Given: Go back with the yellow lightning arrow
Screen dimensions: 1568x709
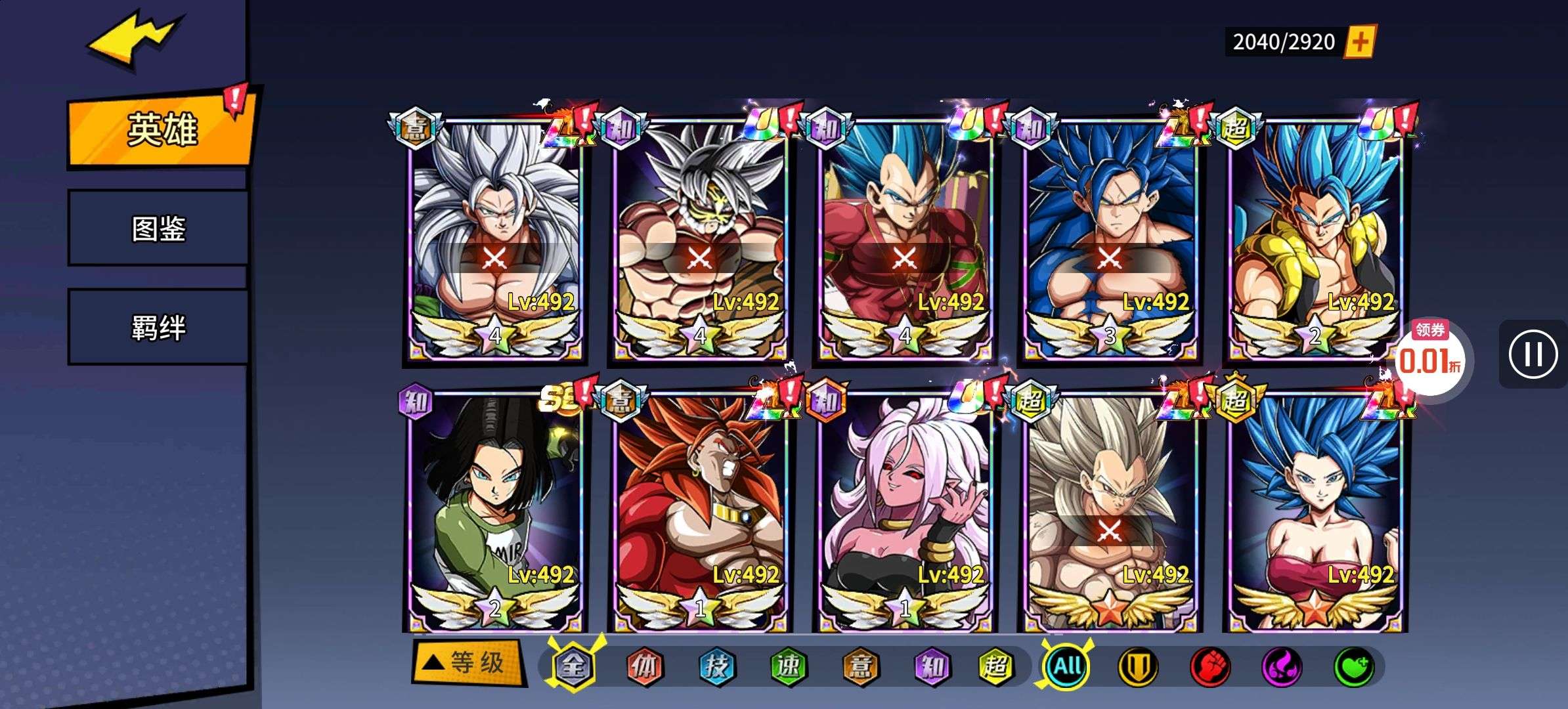Looking at the screenshot, I should [x=135, y=39].
